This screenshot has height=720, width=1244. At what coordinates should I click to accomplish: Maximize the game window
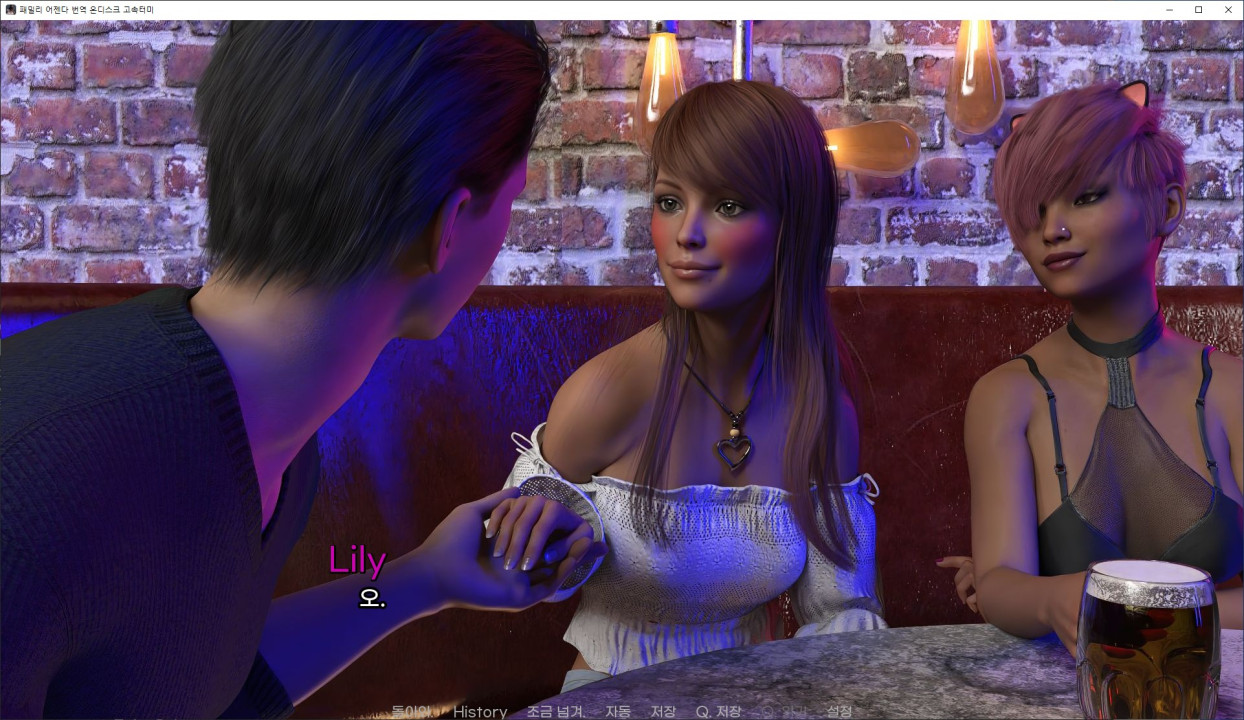coord(1198,9)
